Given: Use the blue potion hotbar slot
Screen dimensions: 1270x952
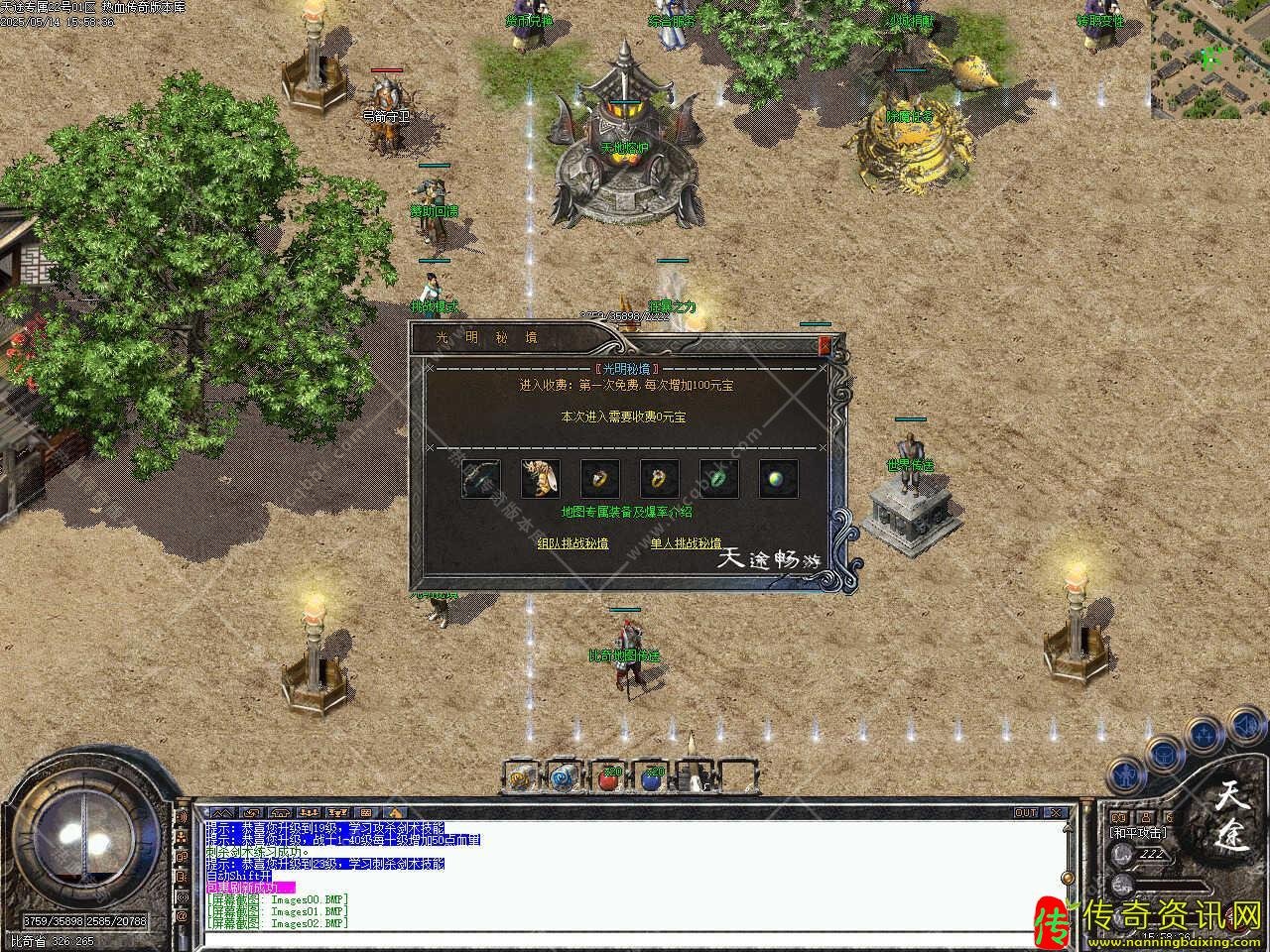Looking at the screenshot, I should (x=651, y=778).
